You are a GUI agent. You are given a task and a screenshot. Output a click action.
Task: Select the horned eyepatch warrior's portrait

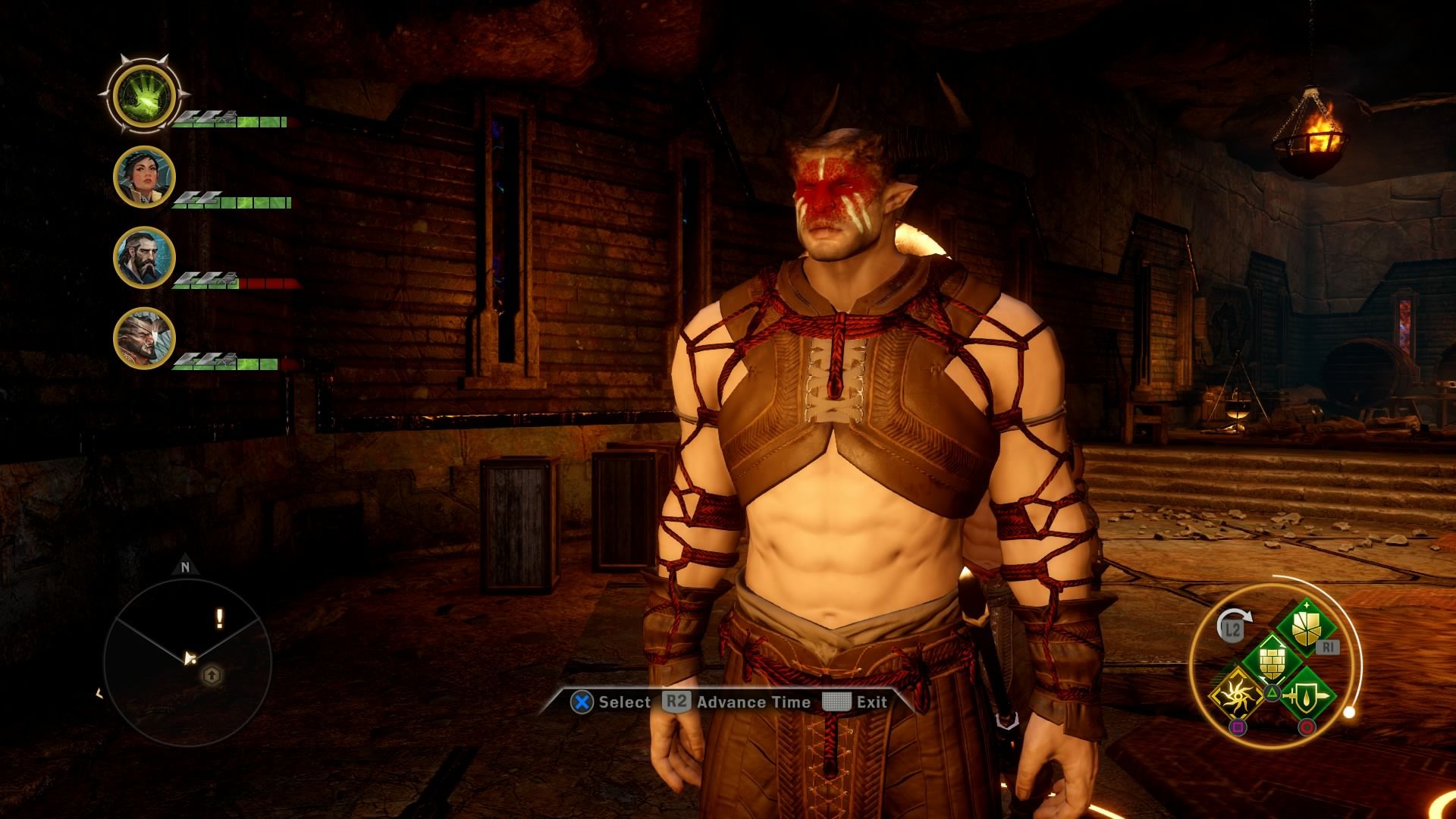(144, 338)
